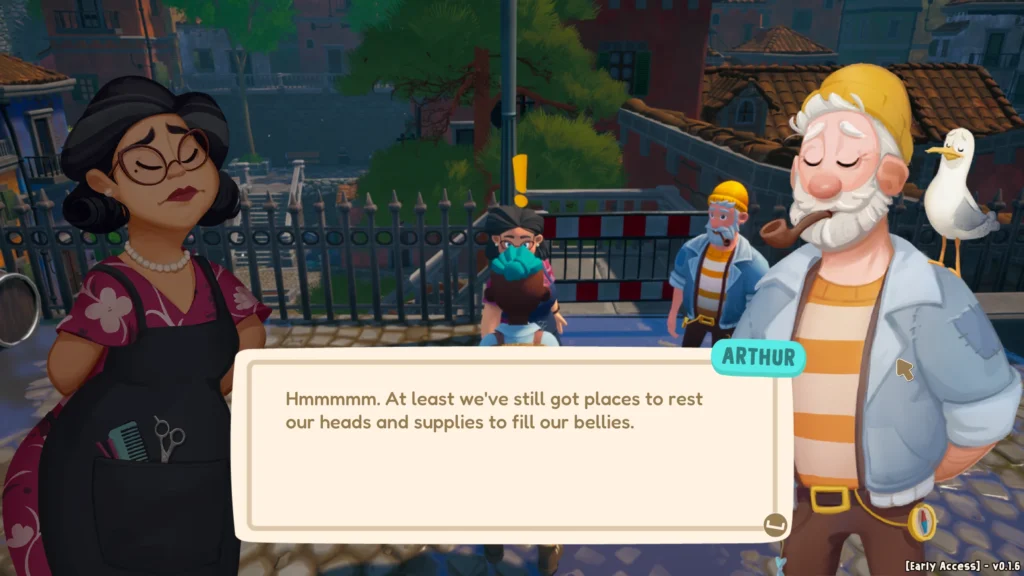Advance Arthur's dialogue box
This screenshot has width=1024, height=576.
[x=774, y=524]
